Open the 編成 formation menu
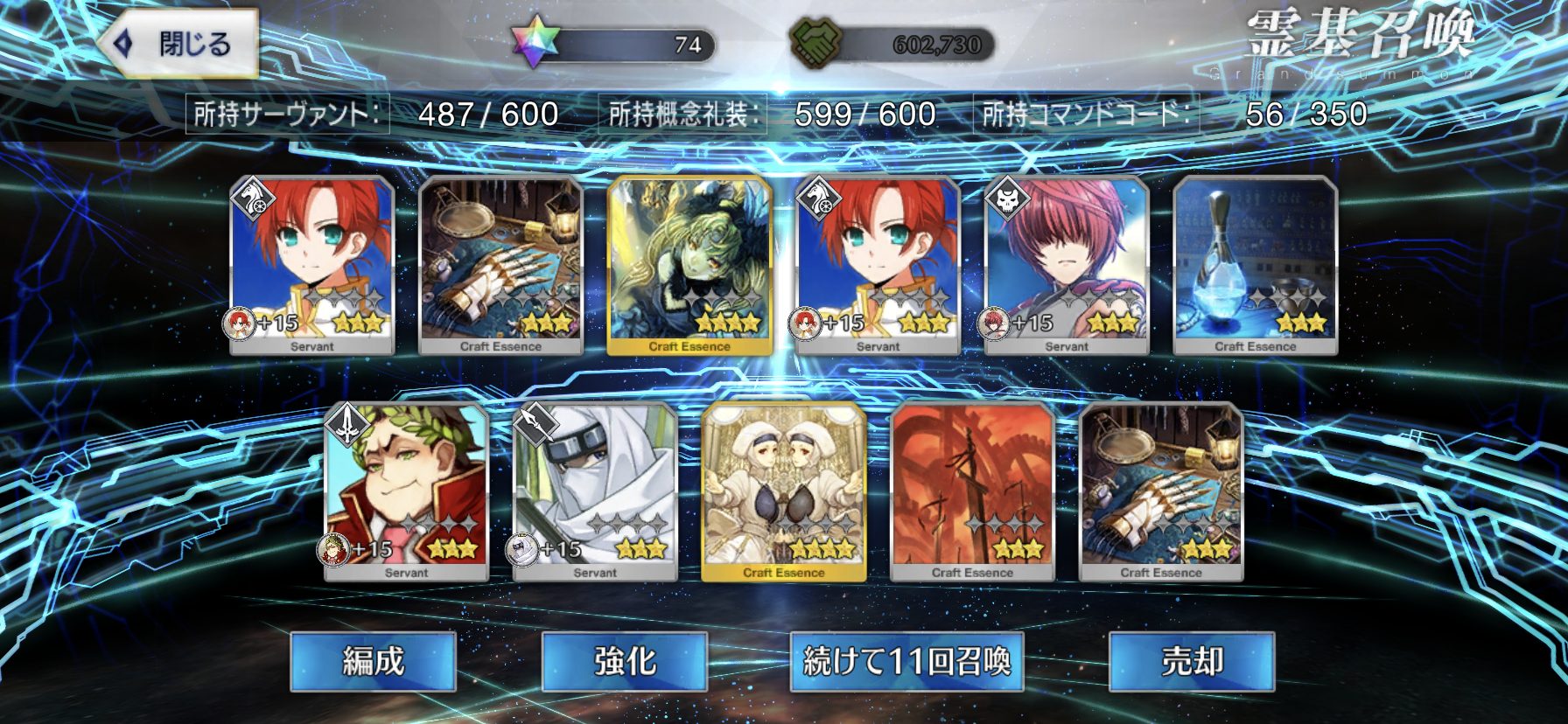1568x724 pixels. click(x=374, y=661)
